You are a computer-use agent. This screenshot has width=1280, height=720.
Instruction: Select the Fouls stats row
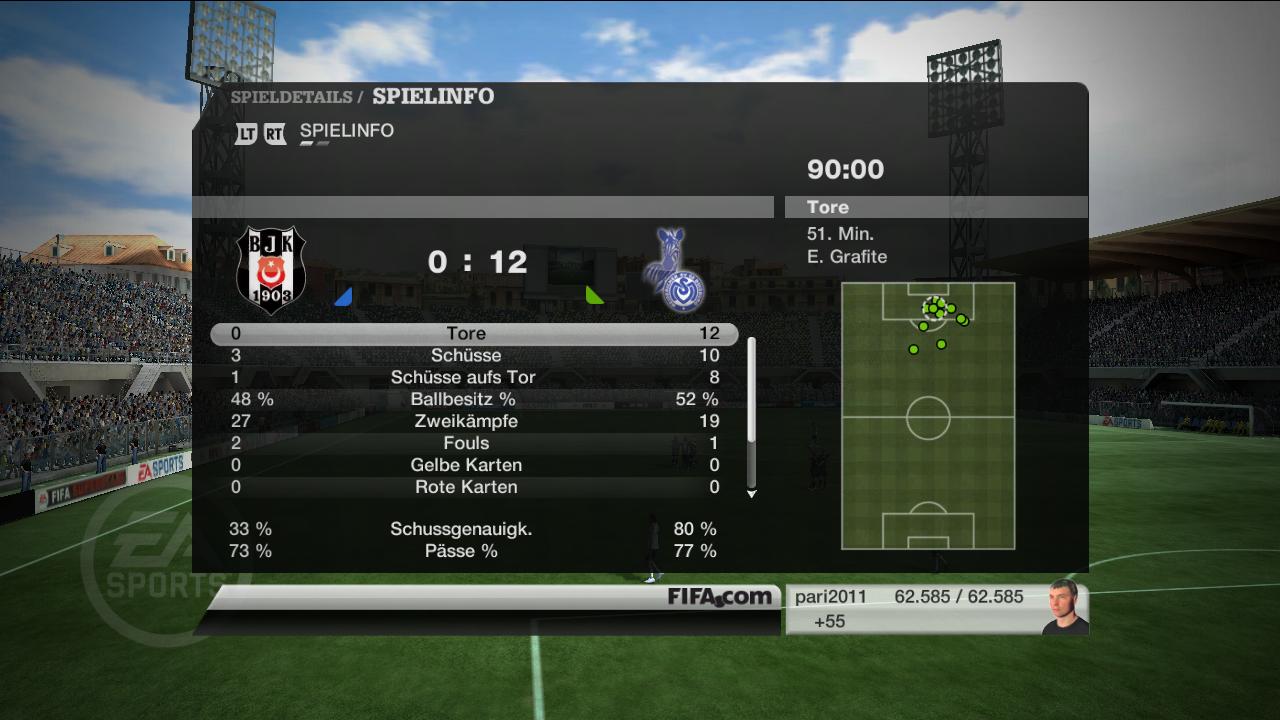pyautogui.click(x=473, y=444)
